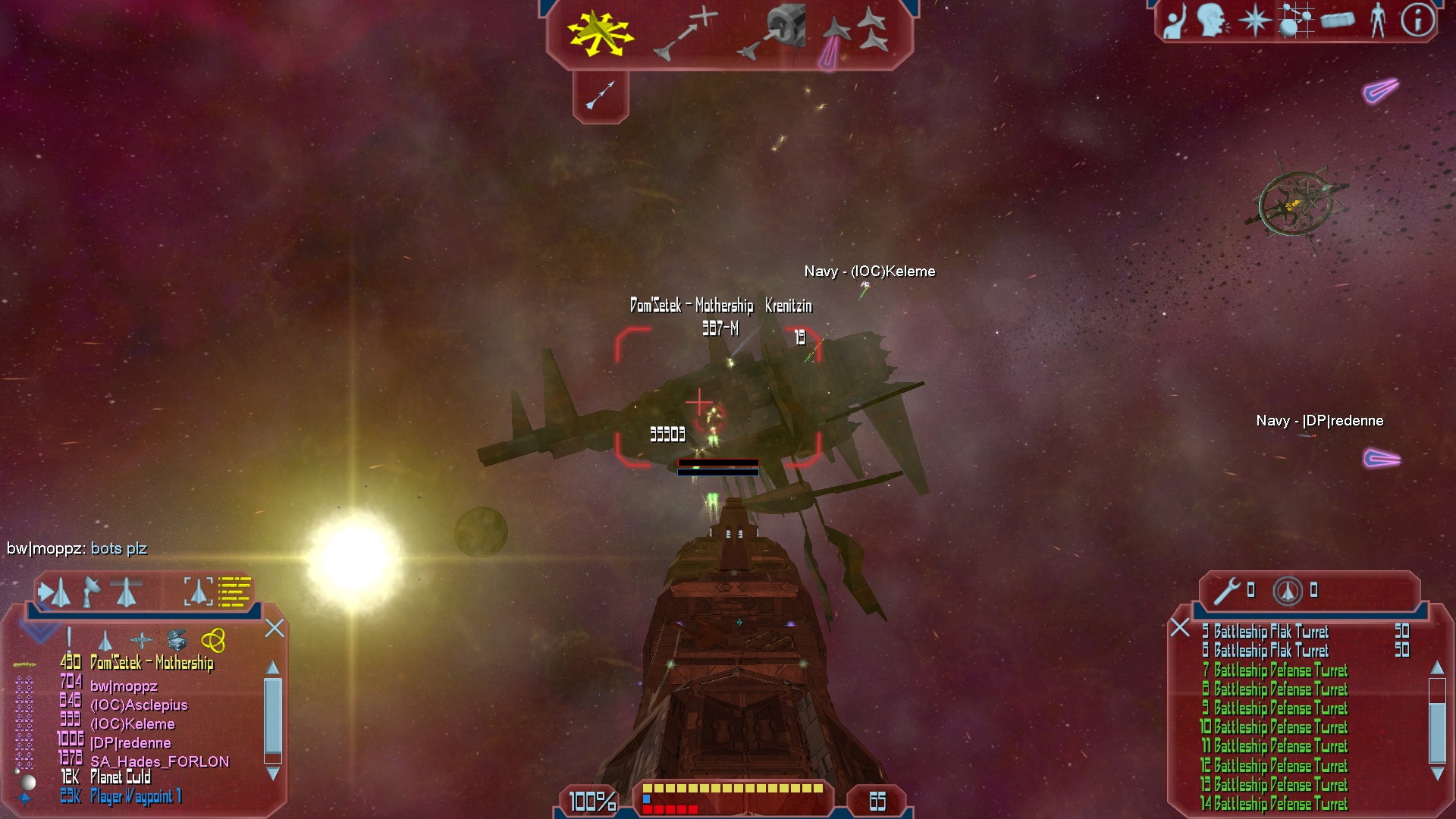The image size is (1456, 819).
Task: Target player bw|moppz in the list
Action: tap(124, 686)
